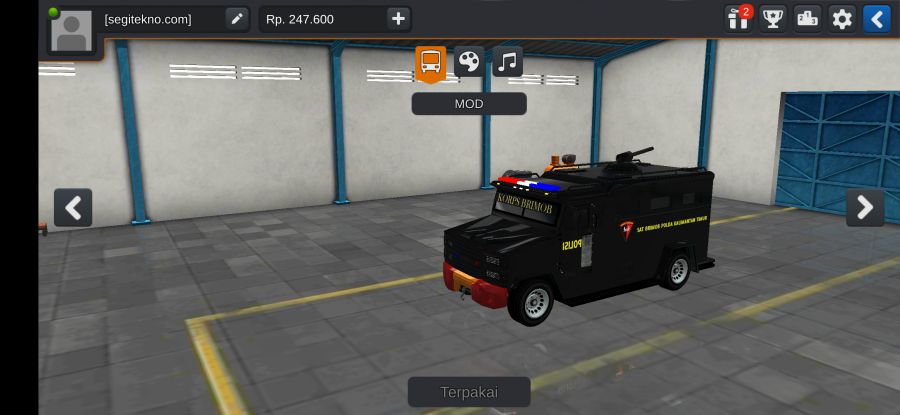Image resolution: width=900 pixels, height=415 pixels.
Task: Select the bus vehicle tab
Action: point(430,62)
